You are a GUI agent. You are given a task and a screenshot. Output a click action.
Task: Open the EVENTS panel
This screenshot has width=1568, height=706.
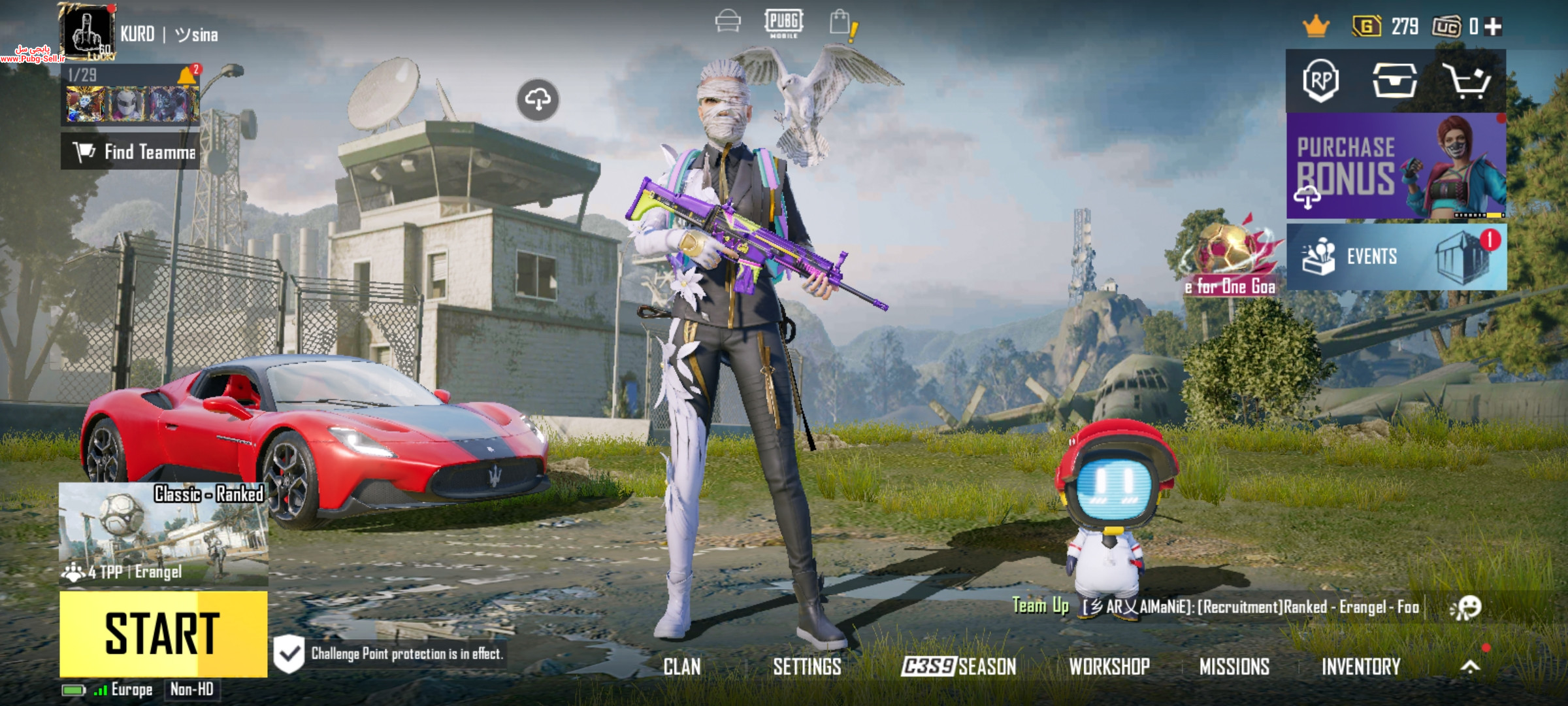tap(1396, 257)
